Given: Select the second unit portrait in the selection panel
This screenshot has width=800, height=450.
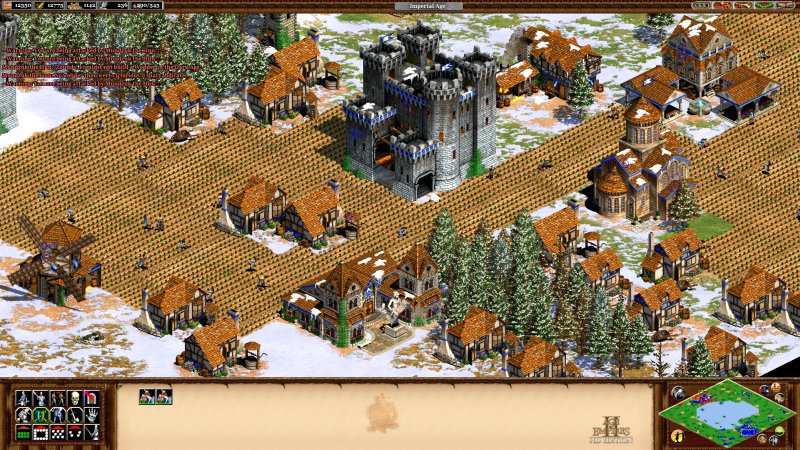Looking at the screenshot, I should tap(164, 396).
